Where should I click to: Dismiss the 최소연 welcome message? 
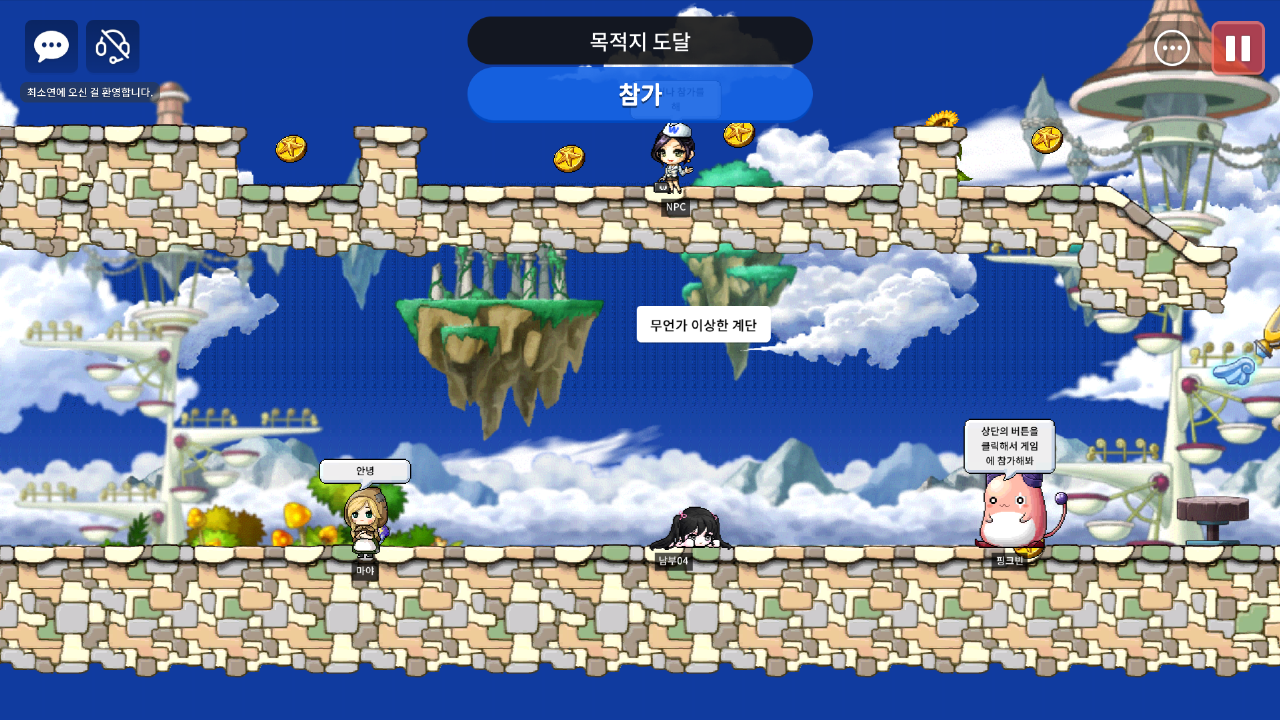coord(85,91)
